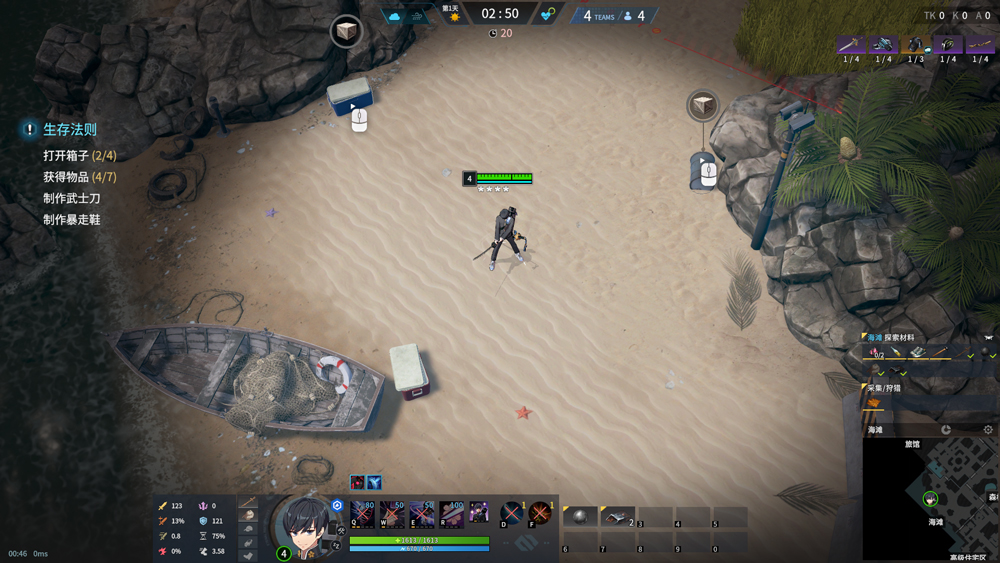The width and height of the screenshot is (1000, 563).
Task: Trigger the D weapon skill icon
Action: (511, 514)
